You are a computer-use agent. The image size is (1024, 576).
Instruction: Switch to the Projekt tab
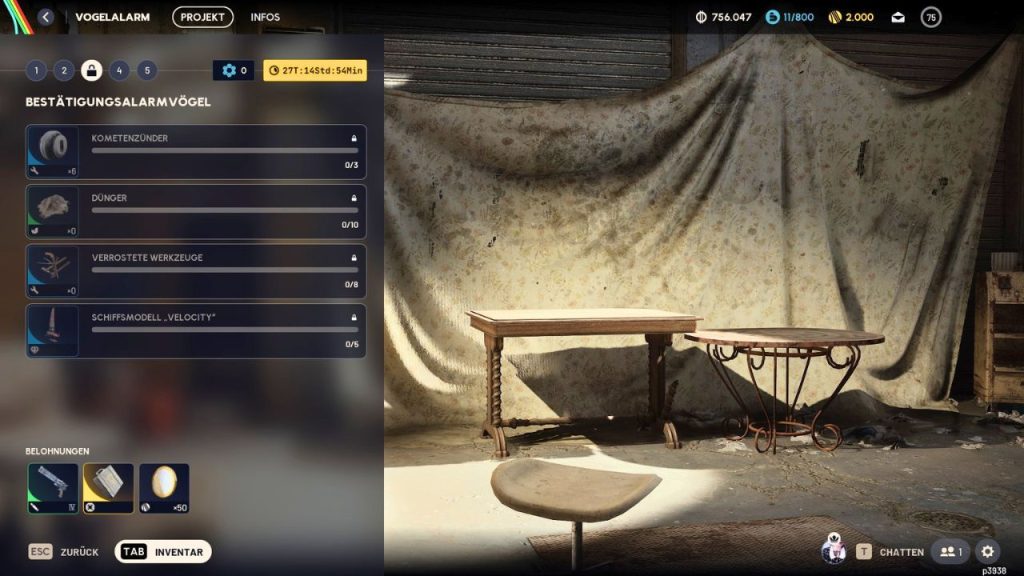(202, 17)
